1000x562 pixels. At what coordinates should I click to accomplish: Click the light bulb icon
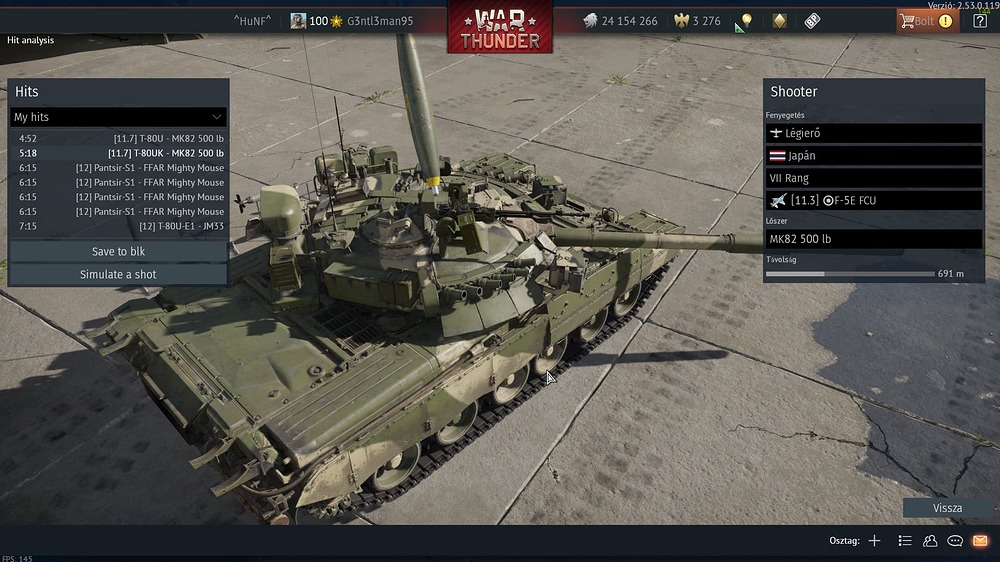[x=744, y=21]
